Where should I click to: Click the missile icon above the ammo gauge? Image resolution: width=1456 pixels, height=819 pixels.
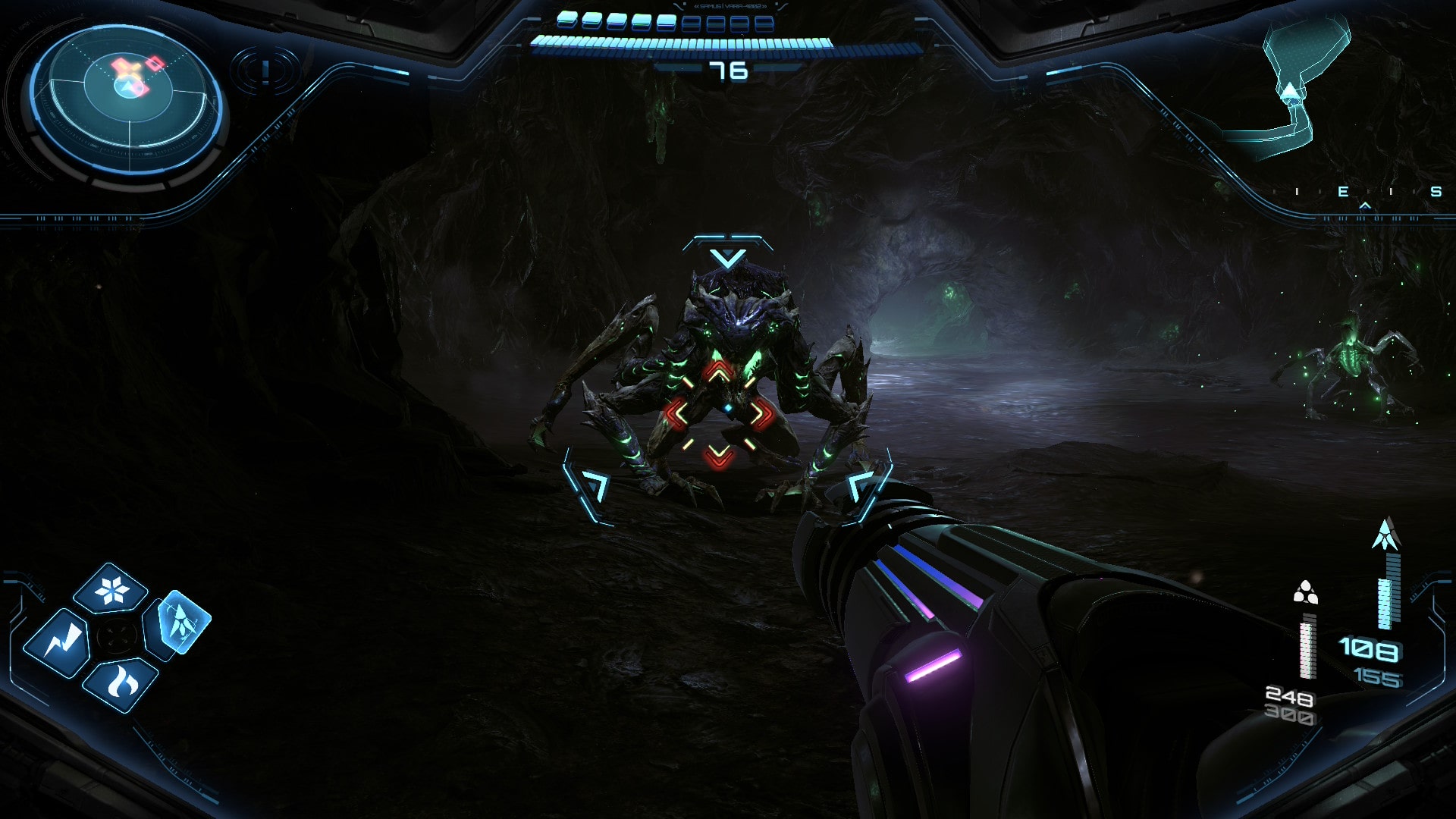tap(1385, 534)
